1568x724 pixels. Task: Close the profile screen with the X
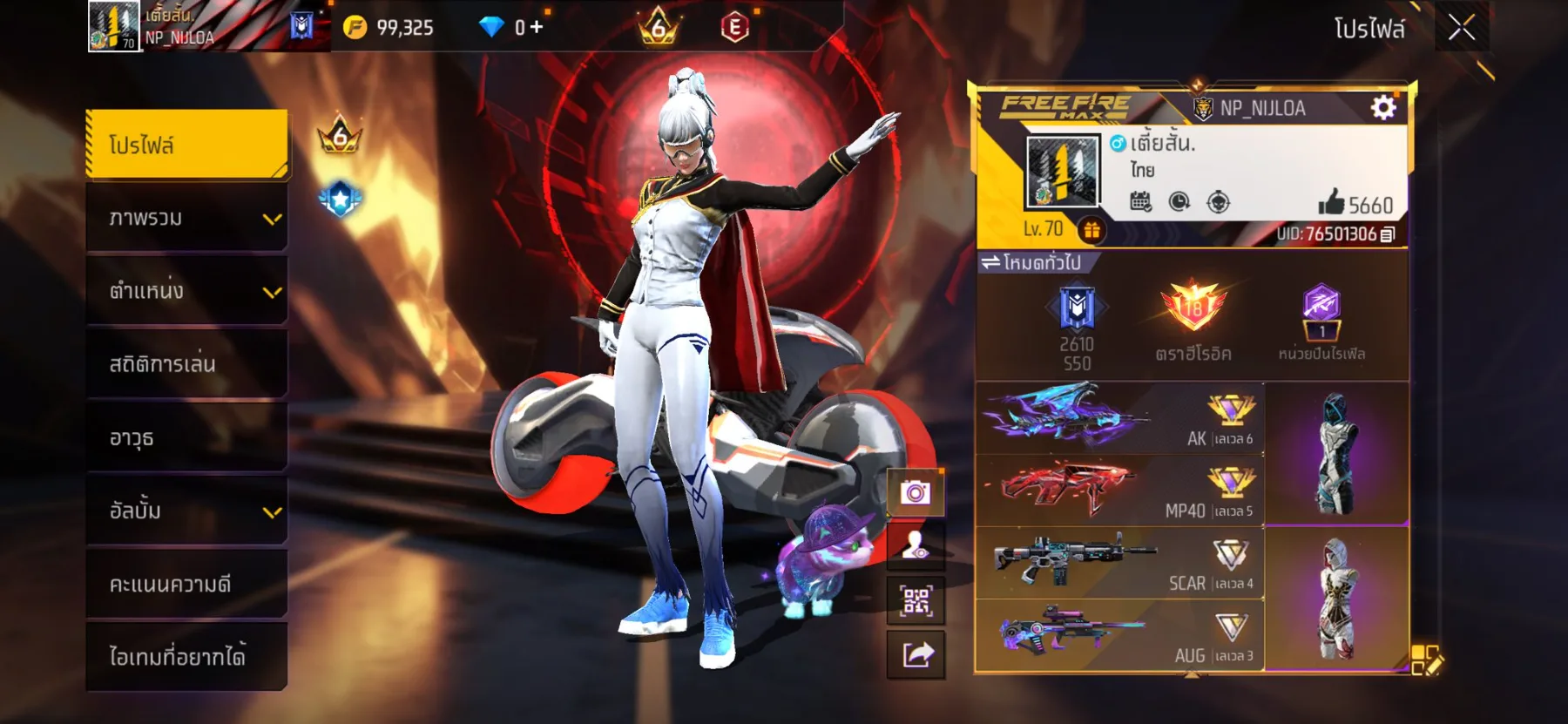click(1461, 28)
